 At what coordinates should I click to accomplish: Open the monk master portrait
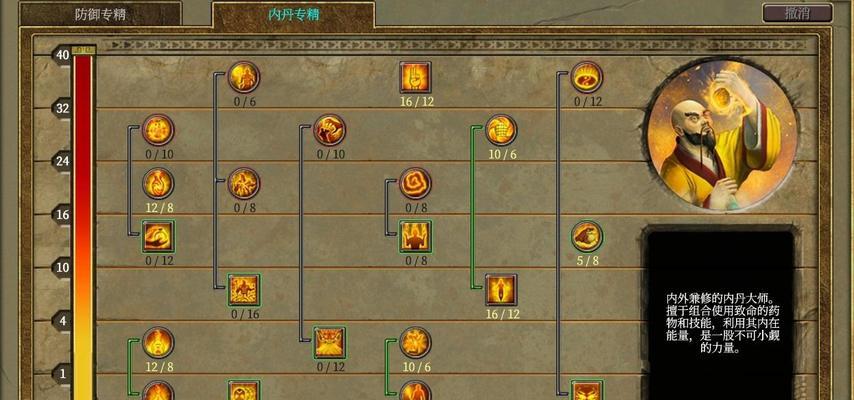click(721, 133)
